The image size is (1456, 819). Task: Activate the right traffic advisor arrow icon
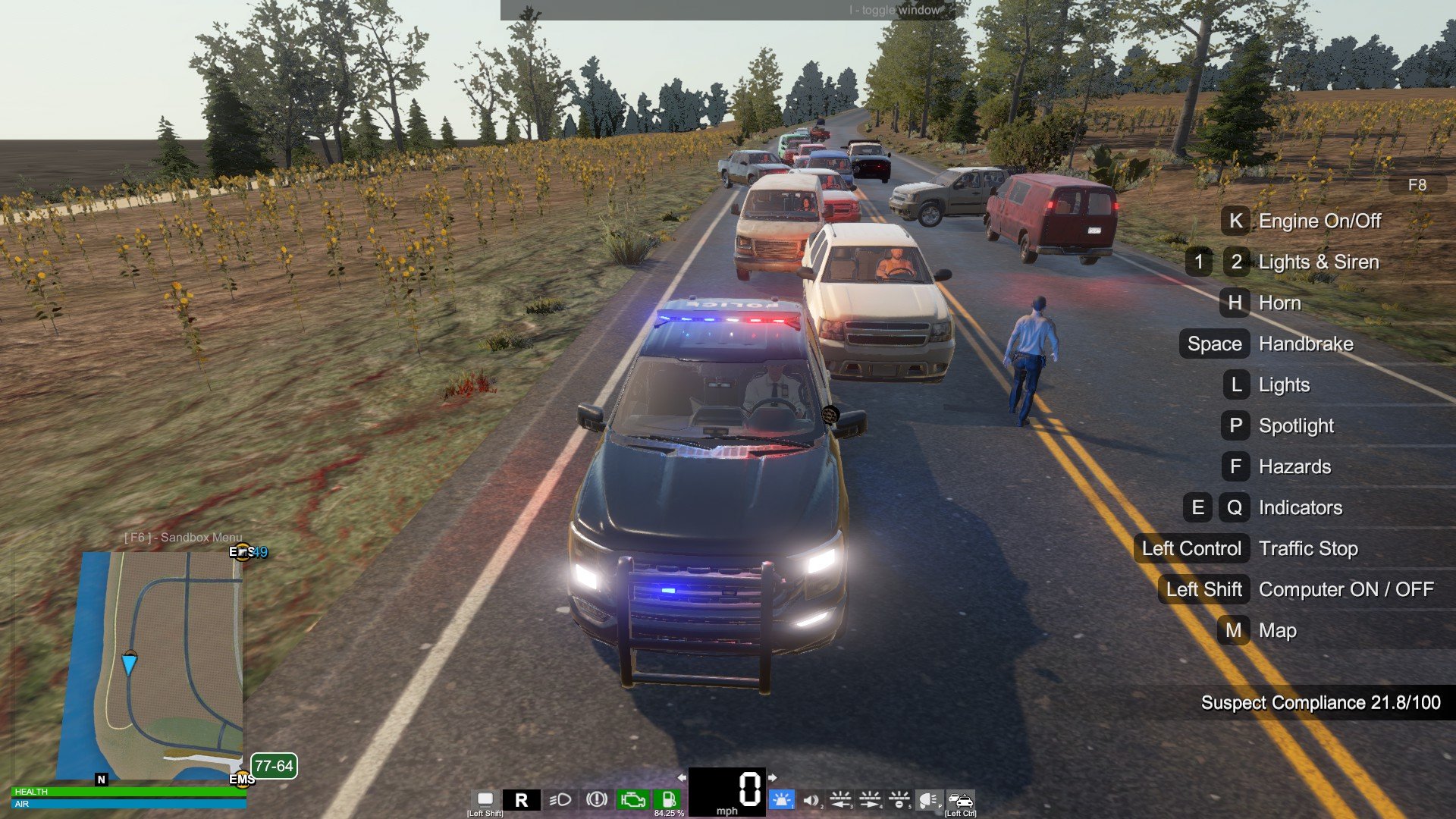pyautogui.click(x=870, y=799)
